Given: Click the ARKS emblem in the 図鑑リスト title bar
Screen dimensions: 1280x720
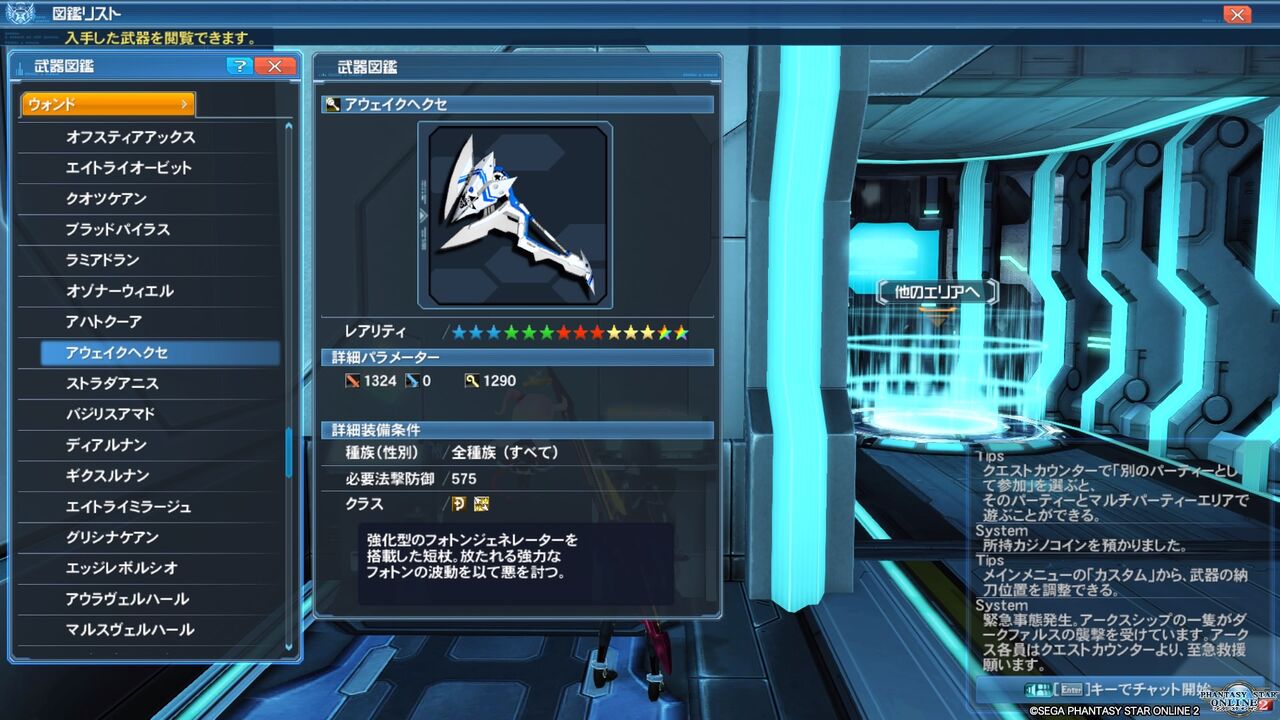Looking at the screenshot, I should (x=19, y=13).
